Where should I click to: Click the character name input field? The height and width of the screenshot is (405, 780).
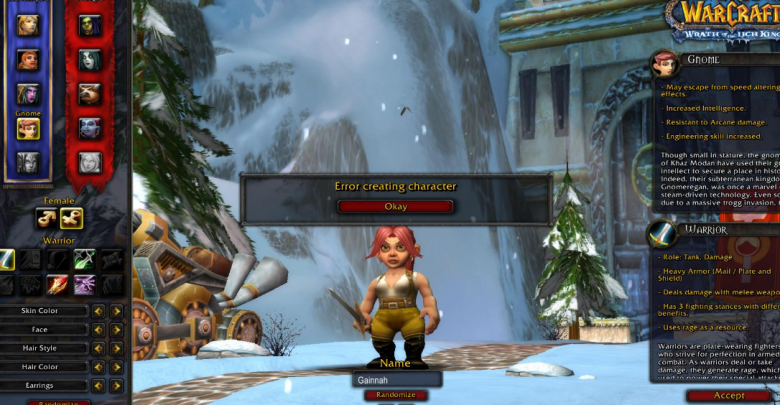tap(397, 380)
